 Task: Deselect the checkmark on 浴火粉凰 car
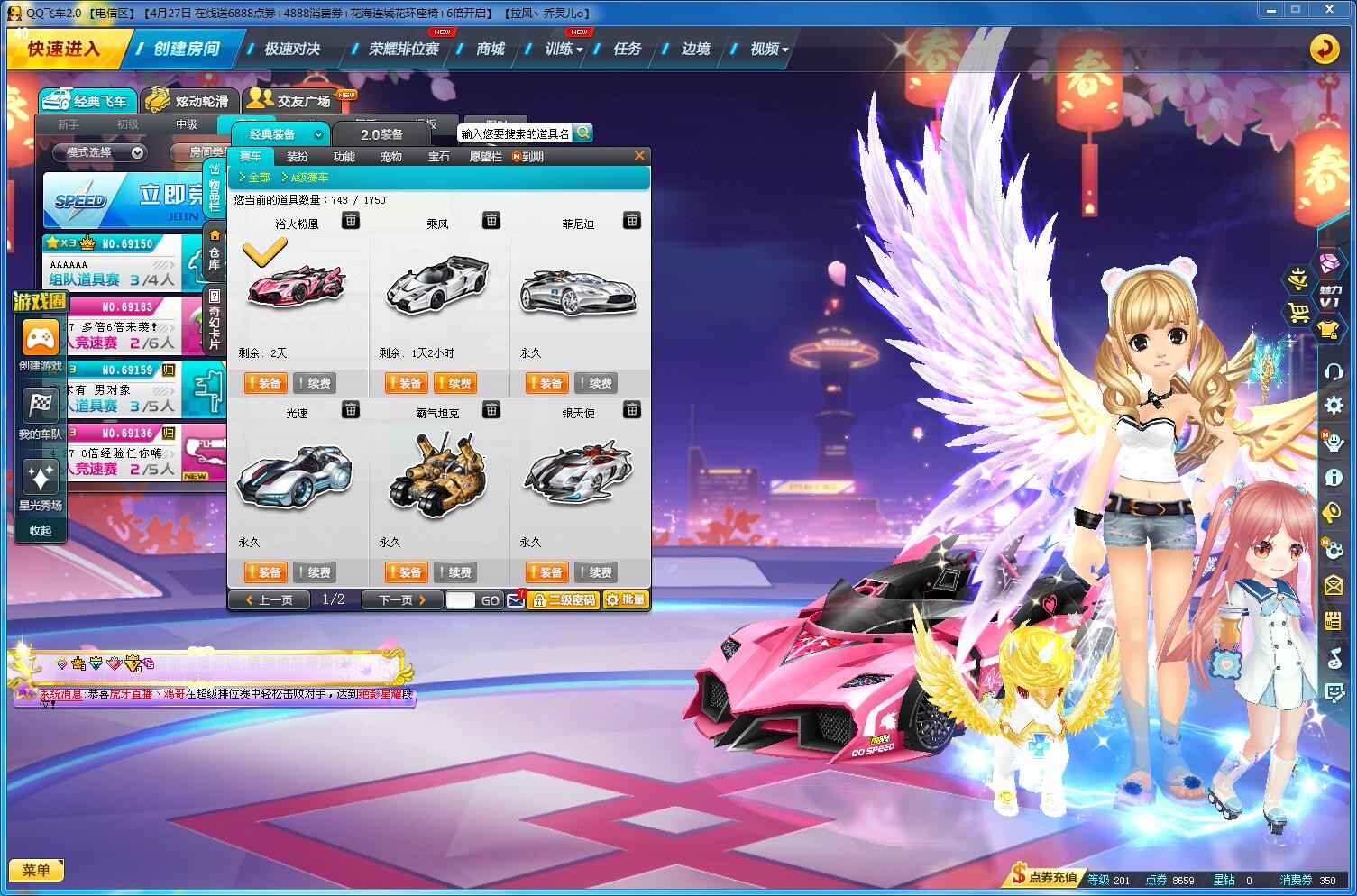click(x=262, y=252)
